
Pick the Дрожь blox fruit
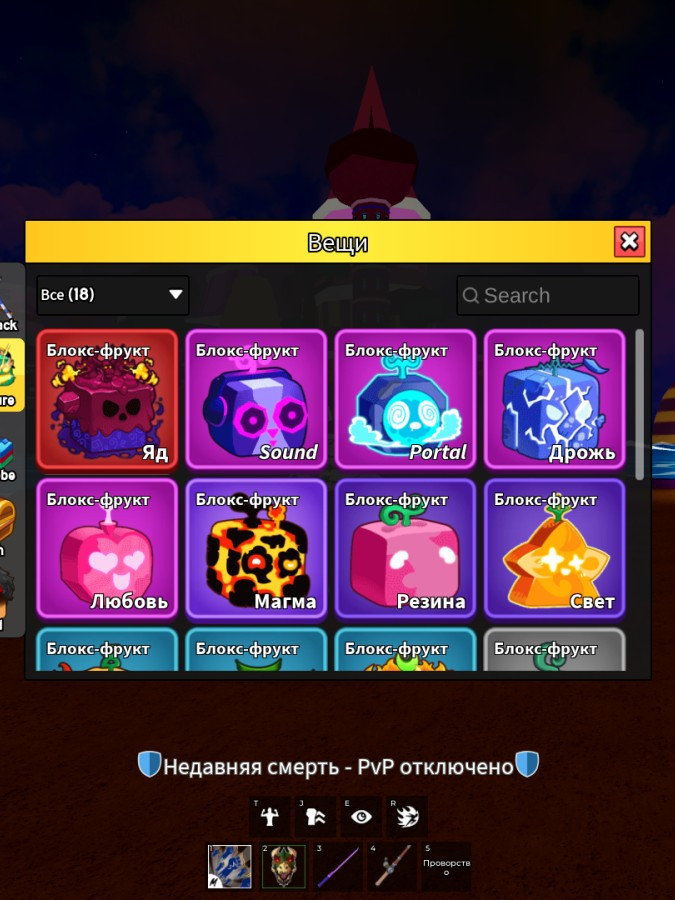[x=555, y=400]
